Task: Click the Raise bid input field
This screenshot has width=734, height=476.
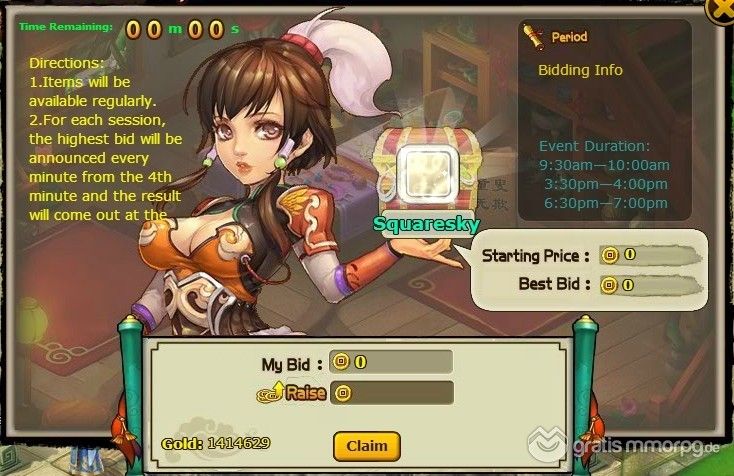Action: pos(400,392)
